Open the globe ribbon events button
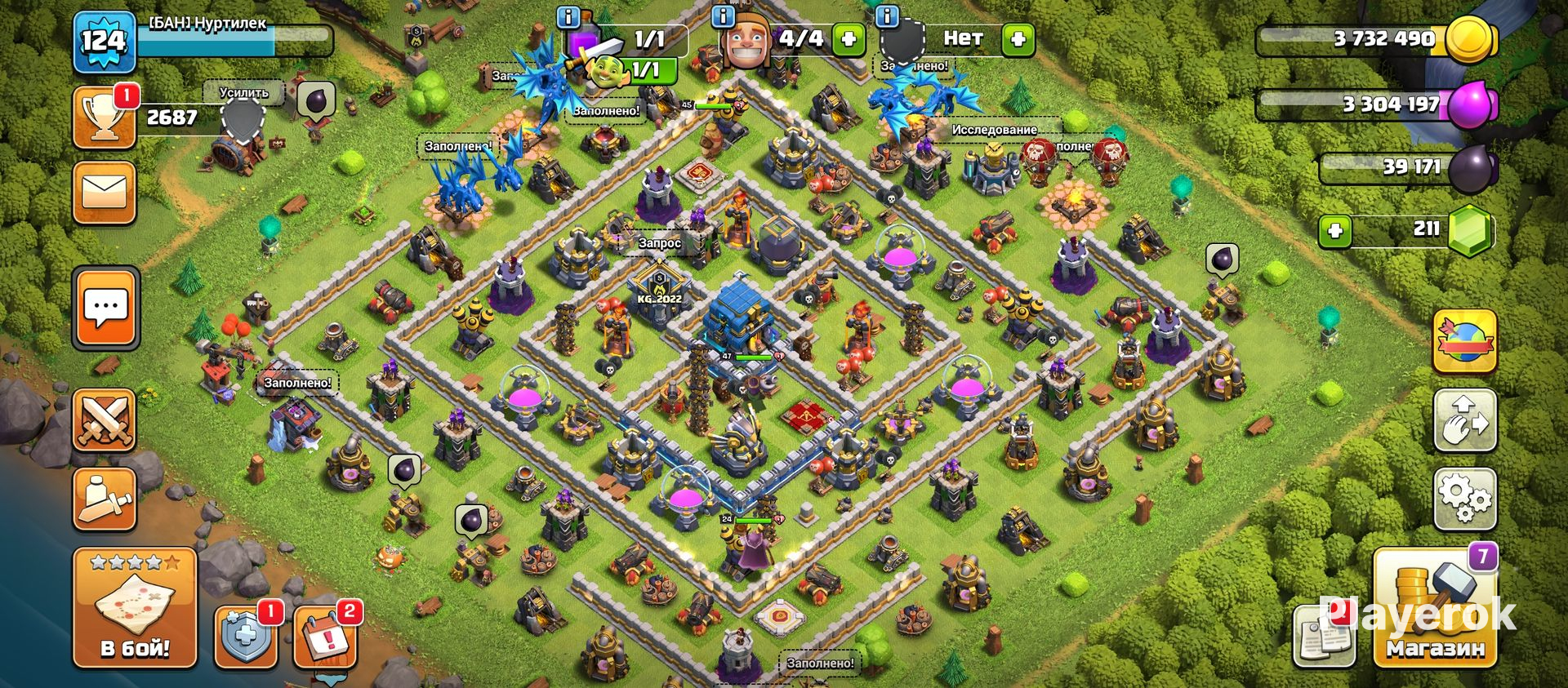 (1465, 341)
